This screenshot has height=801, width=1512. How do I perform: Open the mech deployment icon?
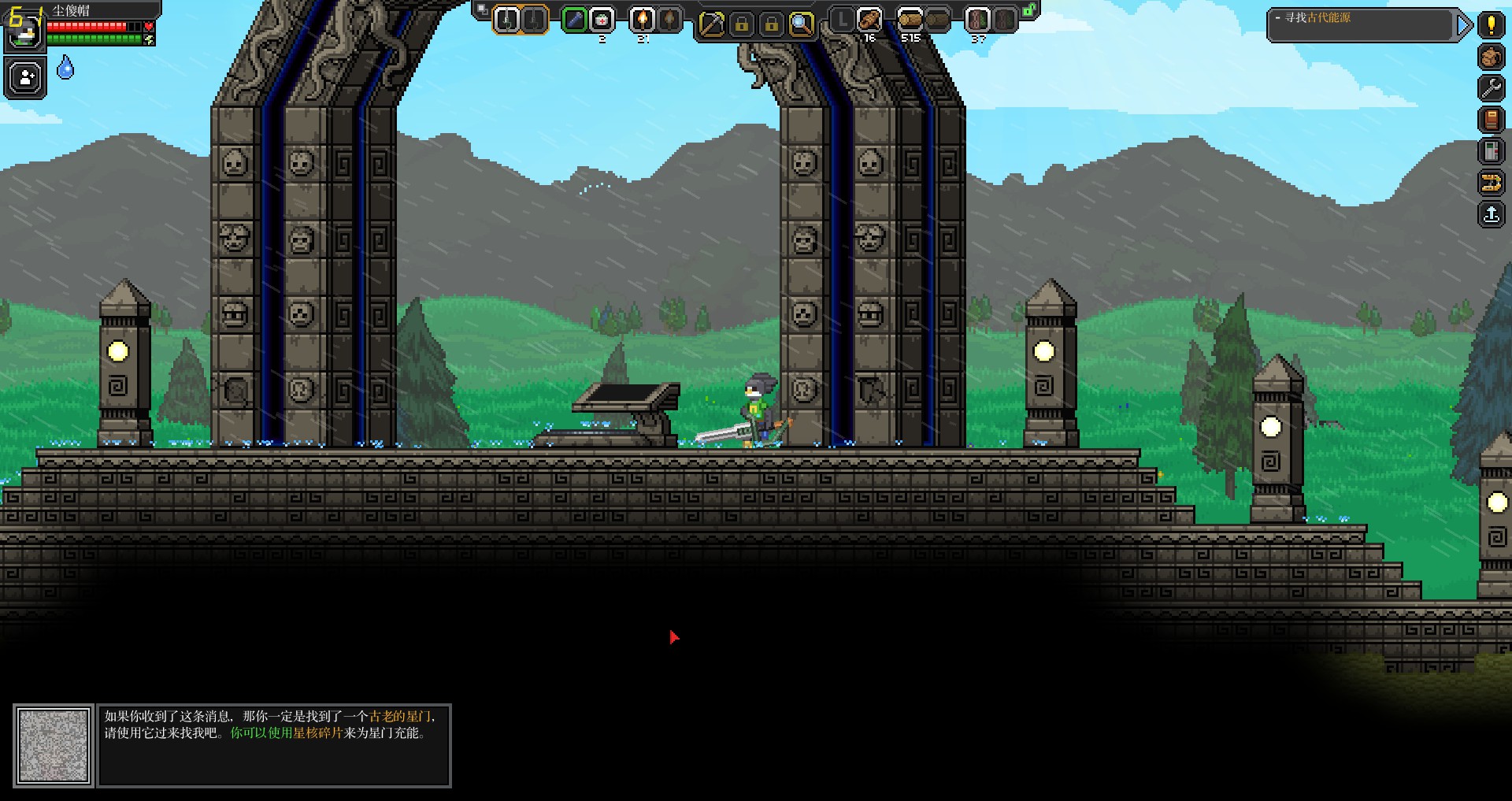(x=1491, y=184)
